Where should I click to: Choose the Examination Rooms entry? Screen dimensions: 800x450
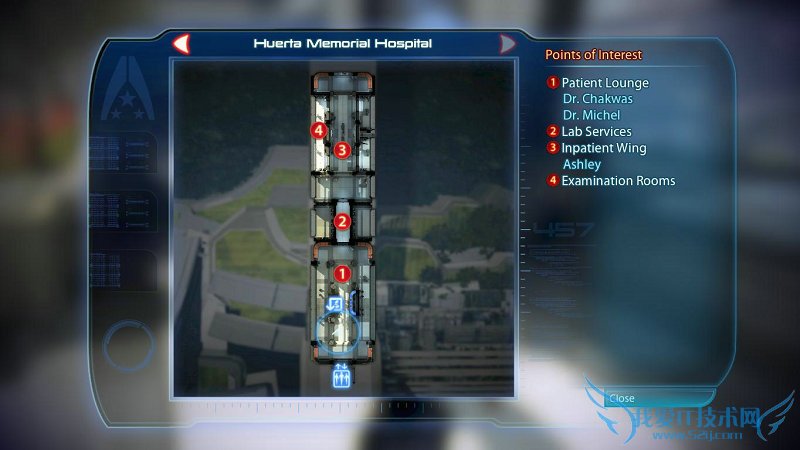tap(617, 181)
